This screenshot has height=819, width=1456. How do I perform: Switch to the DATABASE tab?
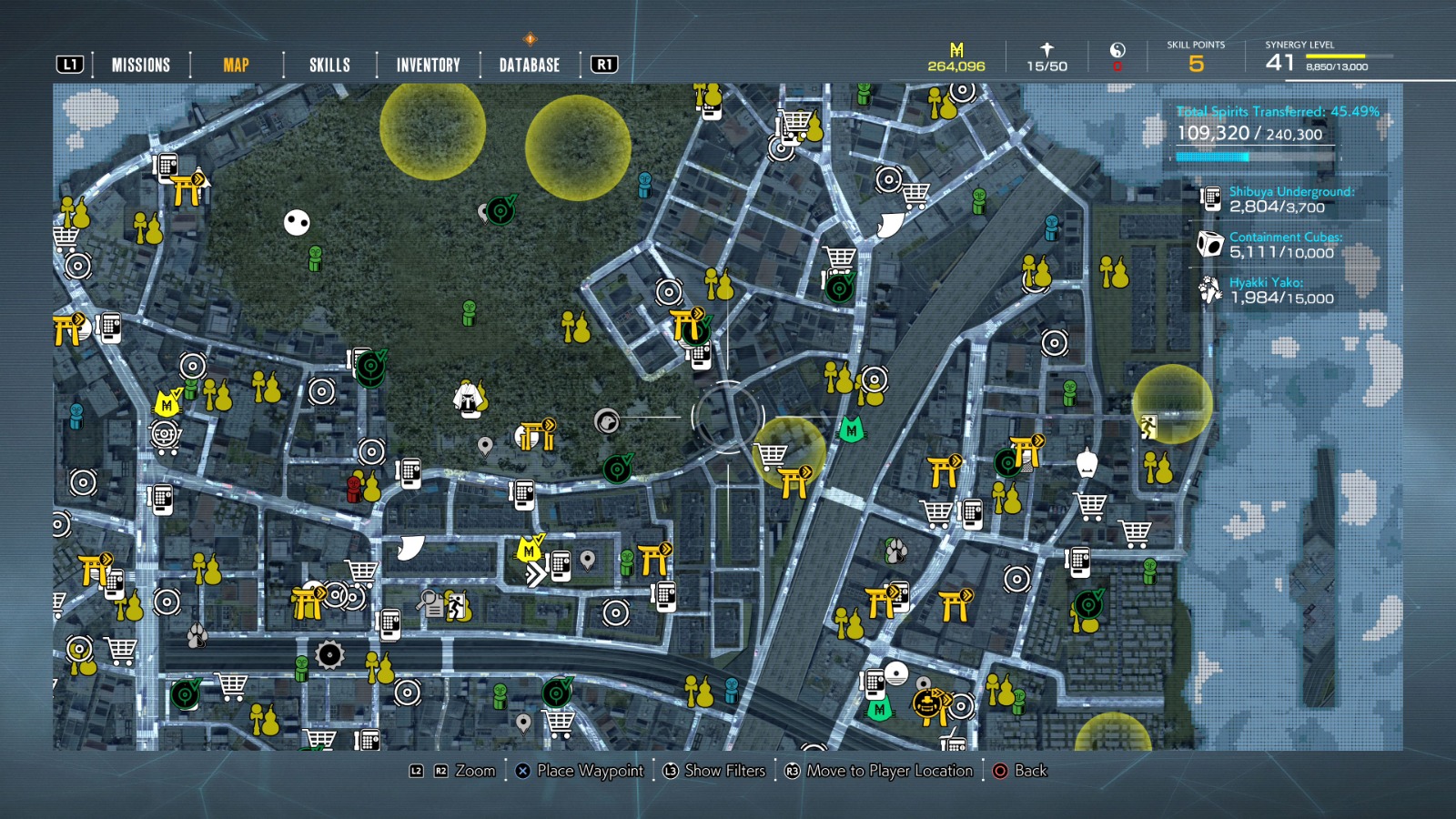coord(528,65)
